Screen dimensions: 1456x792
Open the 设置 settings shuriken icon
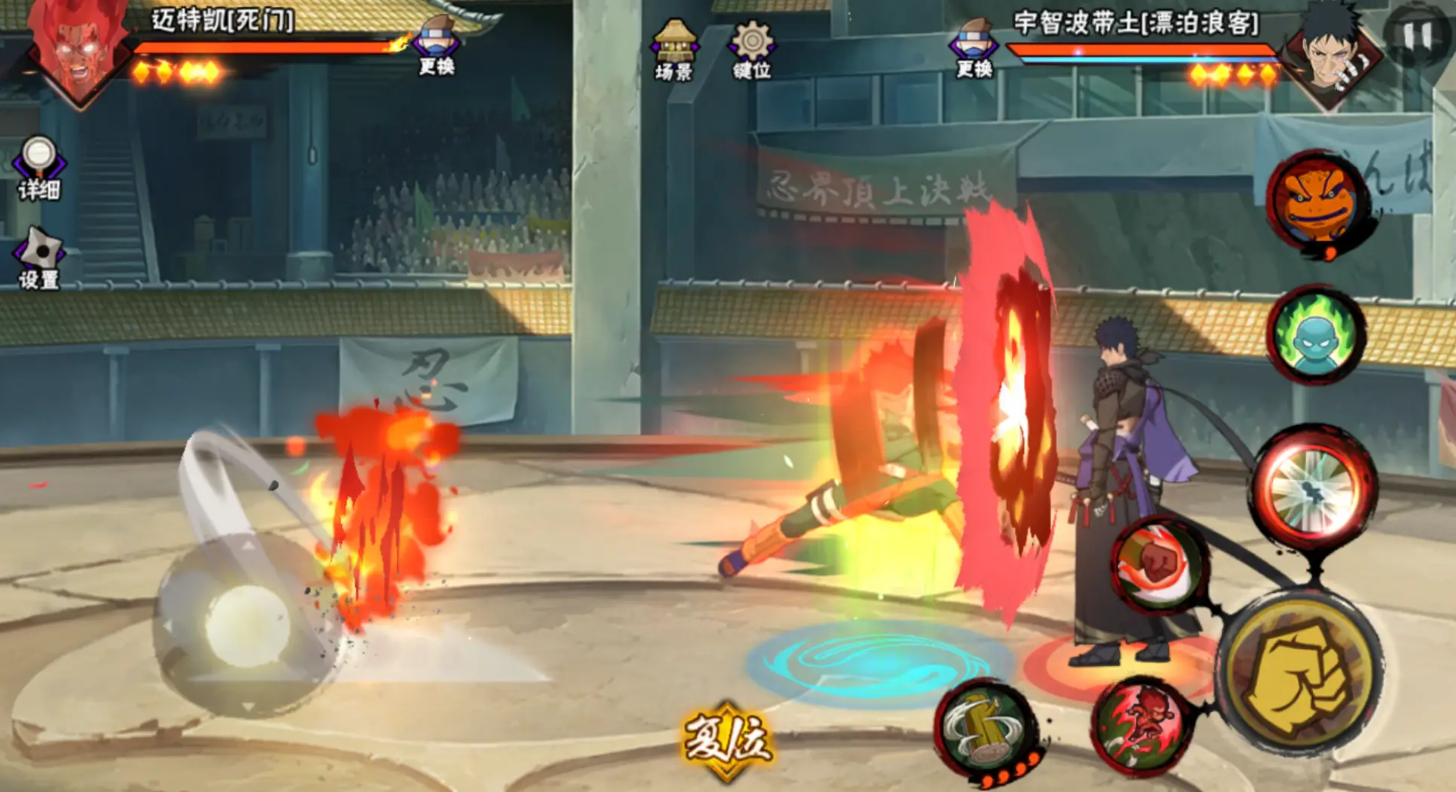click(39, 256)
